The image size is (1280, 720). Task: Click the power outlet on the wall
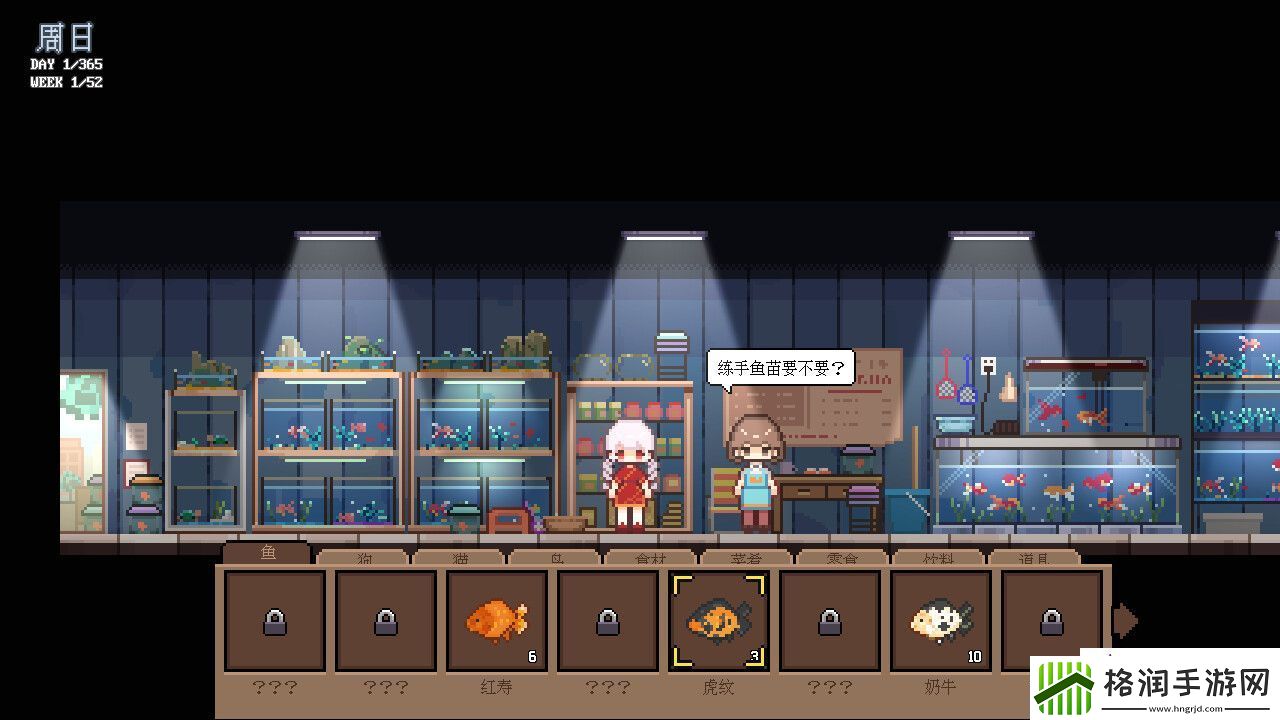click(x=988, y=366)
